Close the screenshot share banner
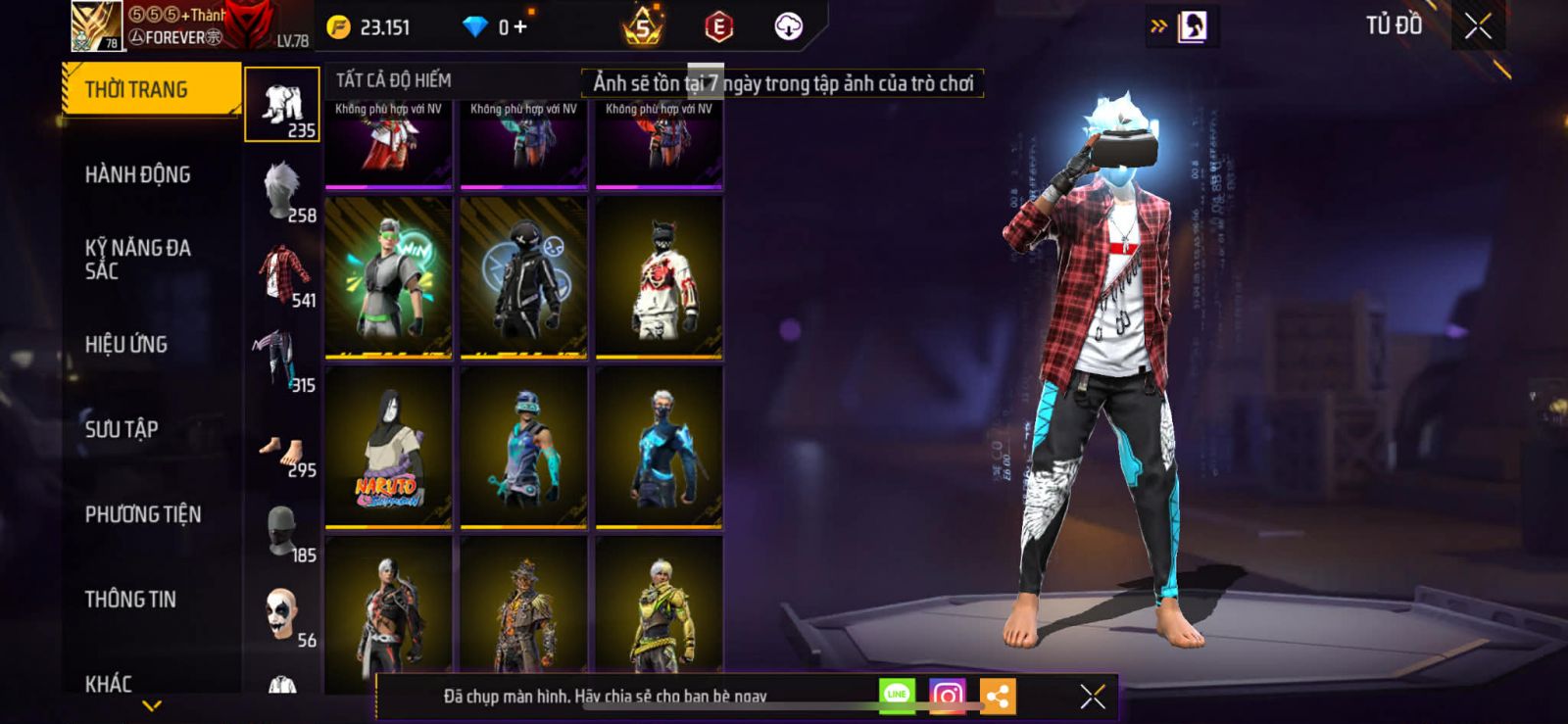This screenshot has width=1568, height=724. (1093, 697)
